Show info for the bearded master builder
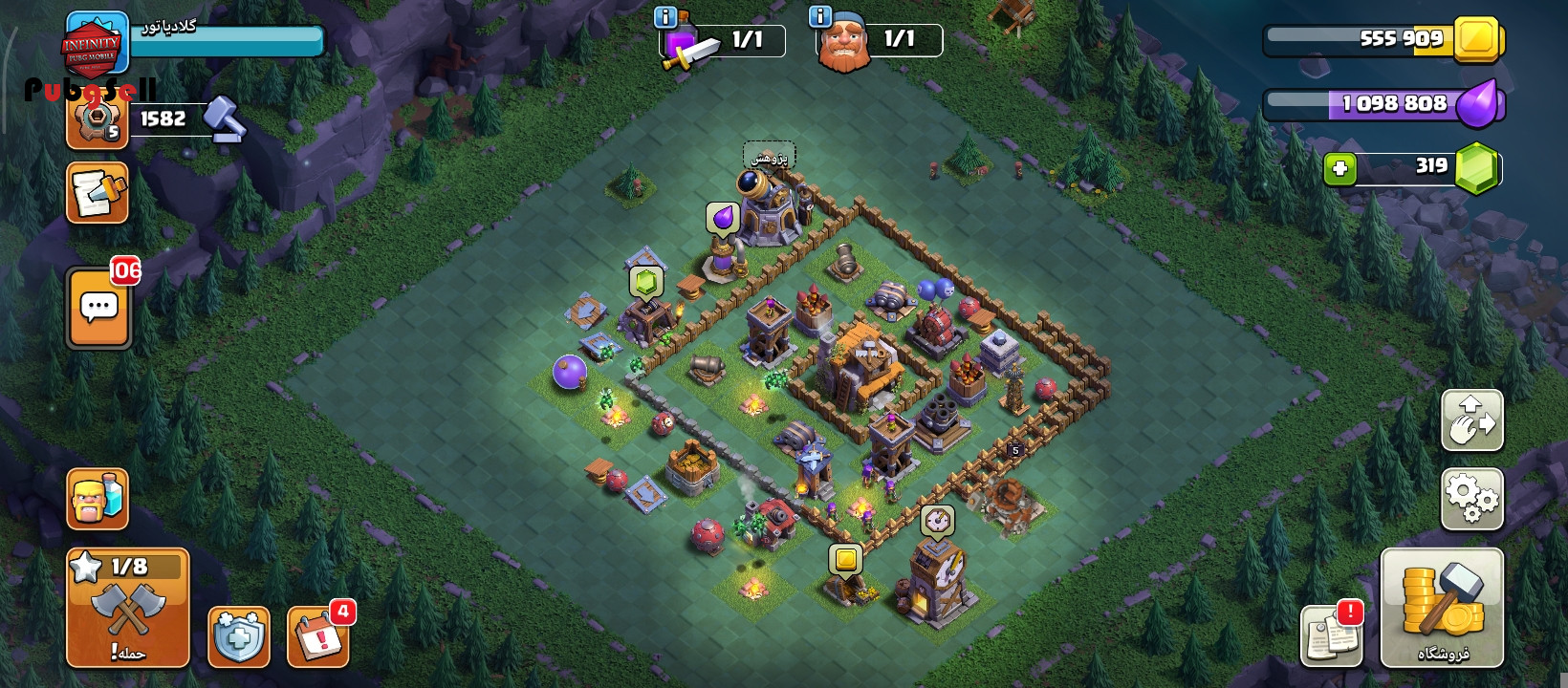Viewport: 1568px width, 688px height. tap(819, 17)
